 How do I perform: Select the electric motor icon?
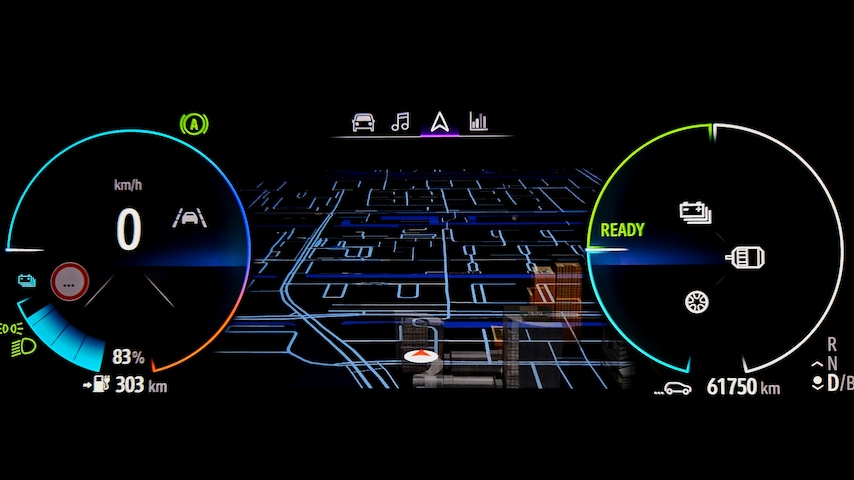(x=746, y=257)
